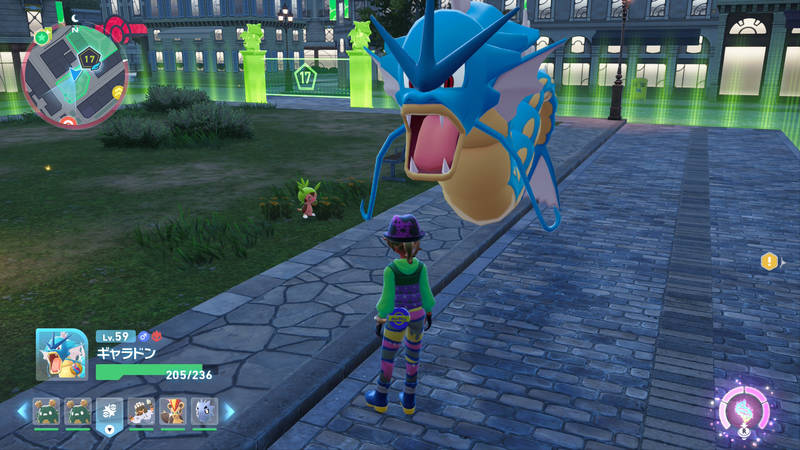Switch to the orange-maned Pokémon party slot

point(172,411)
